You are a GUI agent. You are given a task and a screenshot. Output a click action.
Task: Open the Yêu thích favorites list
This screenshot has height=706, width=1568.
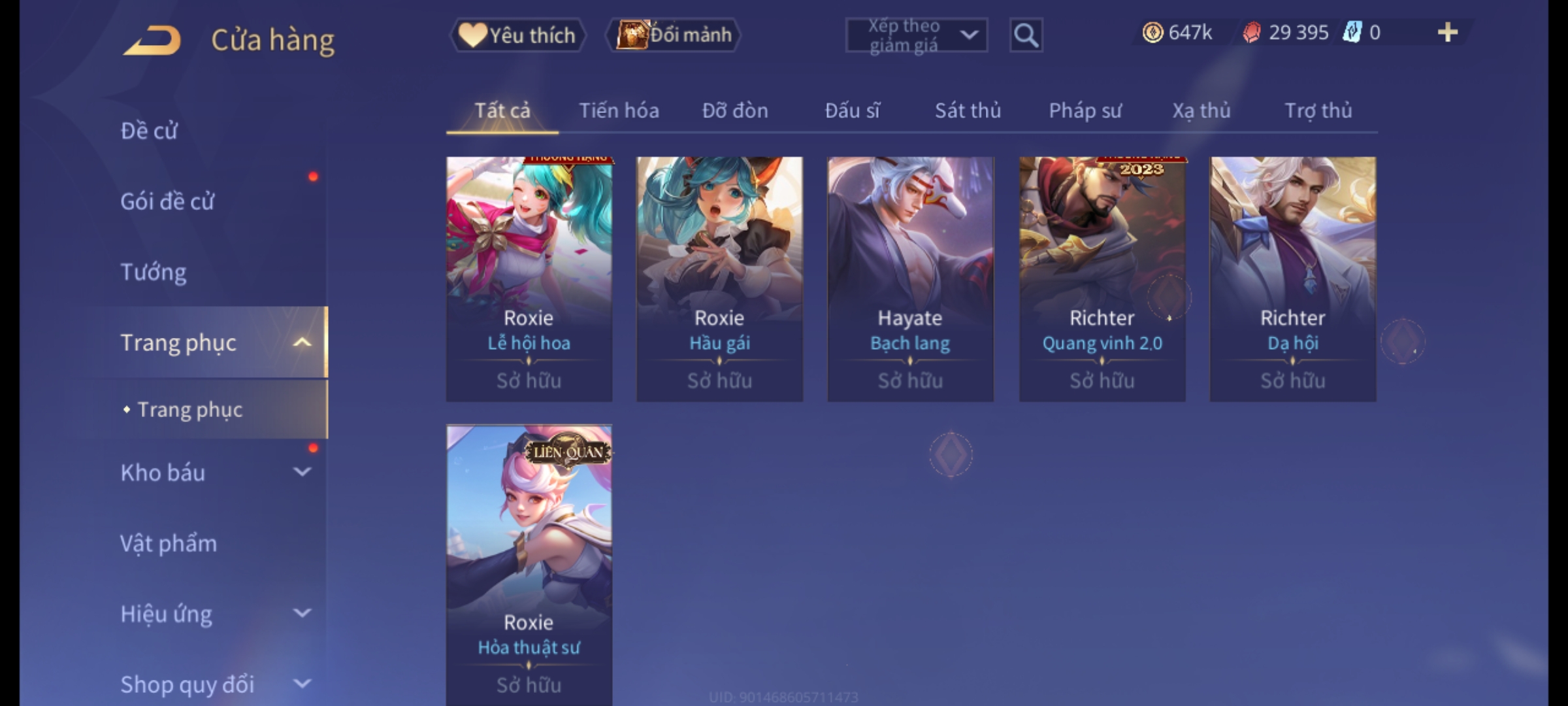coord(517,35)
